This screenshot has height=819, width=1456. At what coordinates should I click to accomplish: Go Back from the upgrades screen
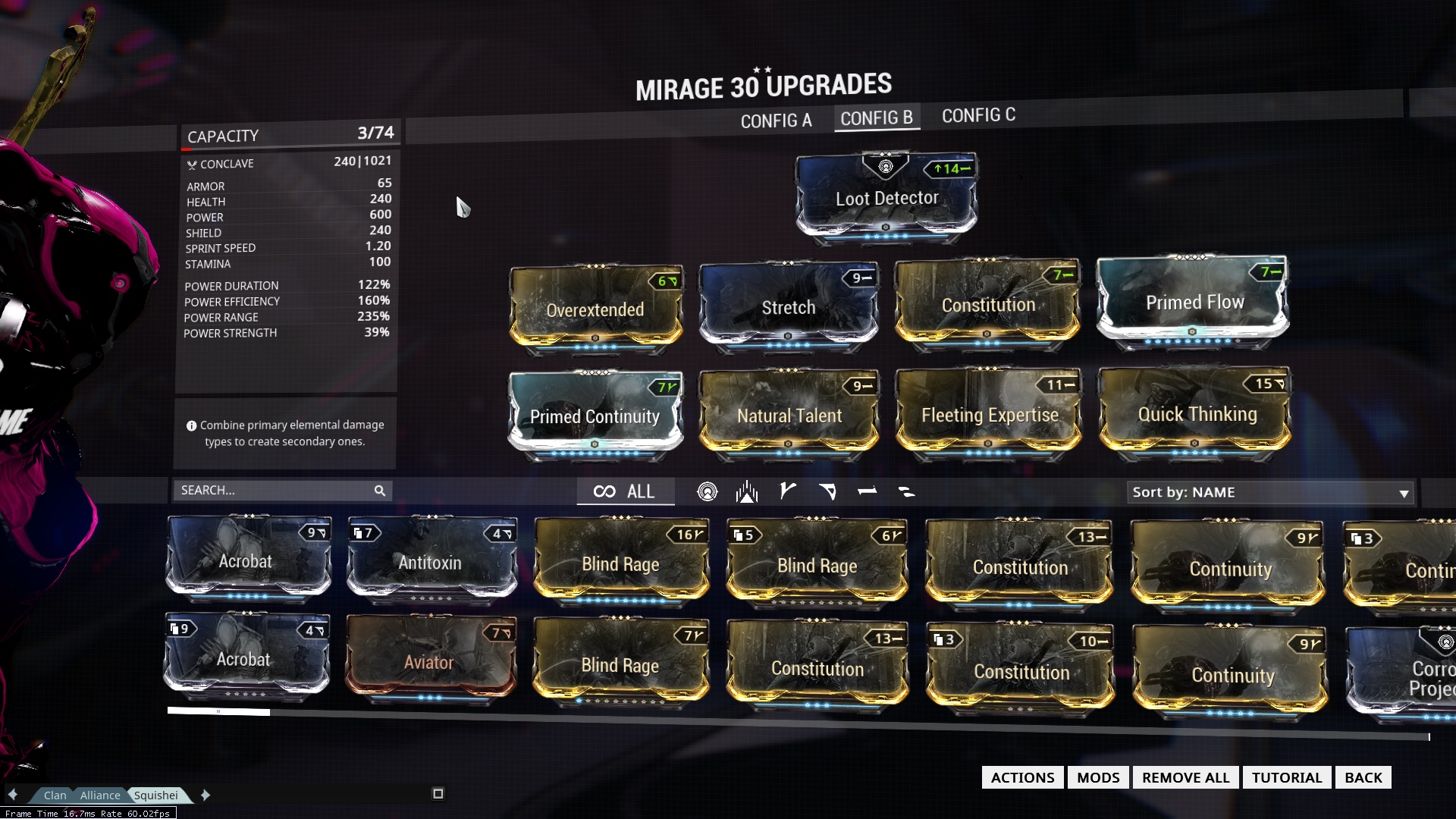(1363, 777)
